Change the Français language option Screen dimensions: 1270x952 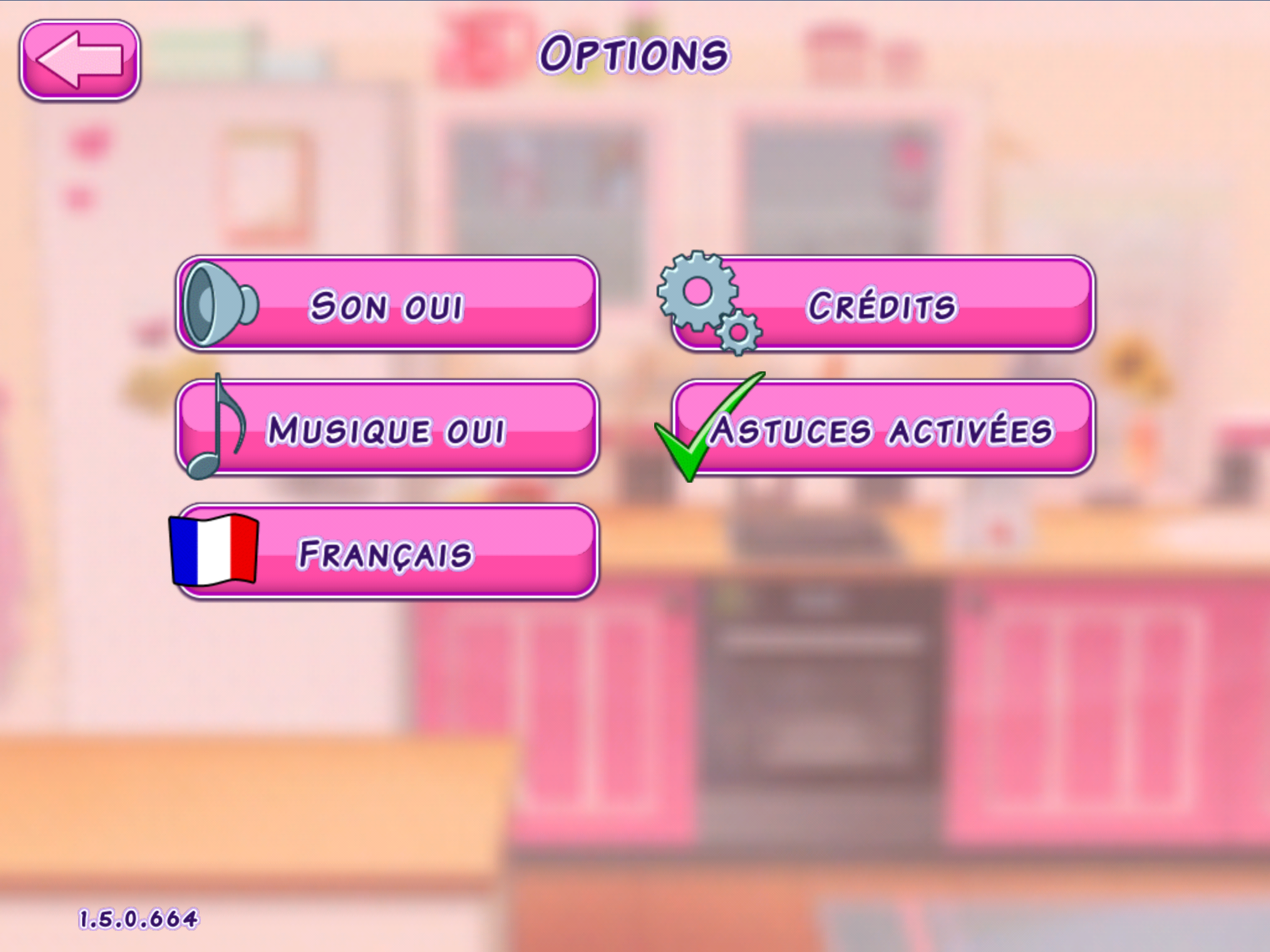coord(387,552)
